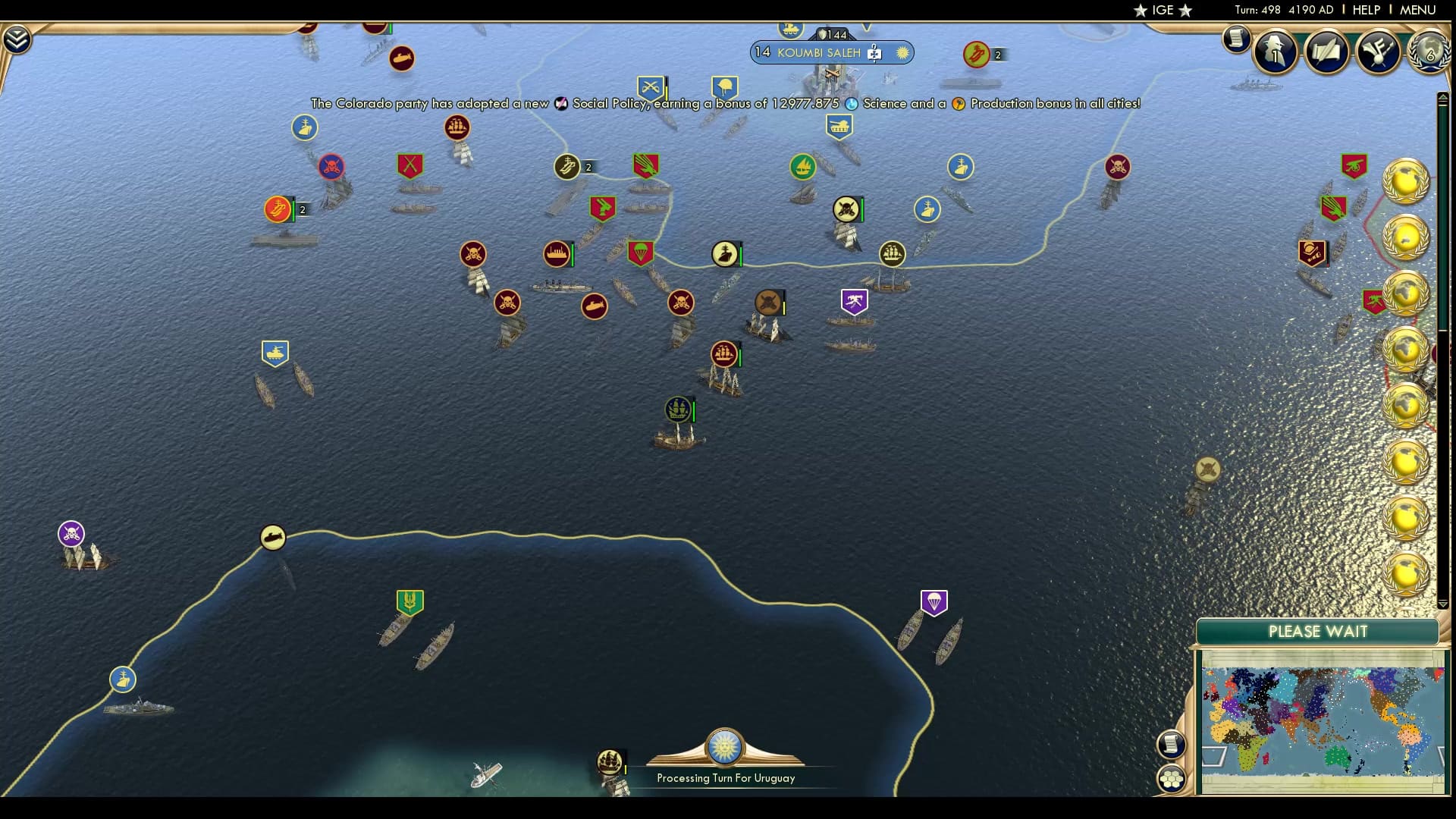Open the HELP menu
The height and width of the screenshot is (819, 1456).
tap(1365, 10)
